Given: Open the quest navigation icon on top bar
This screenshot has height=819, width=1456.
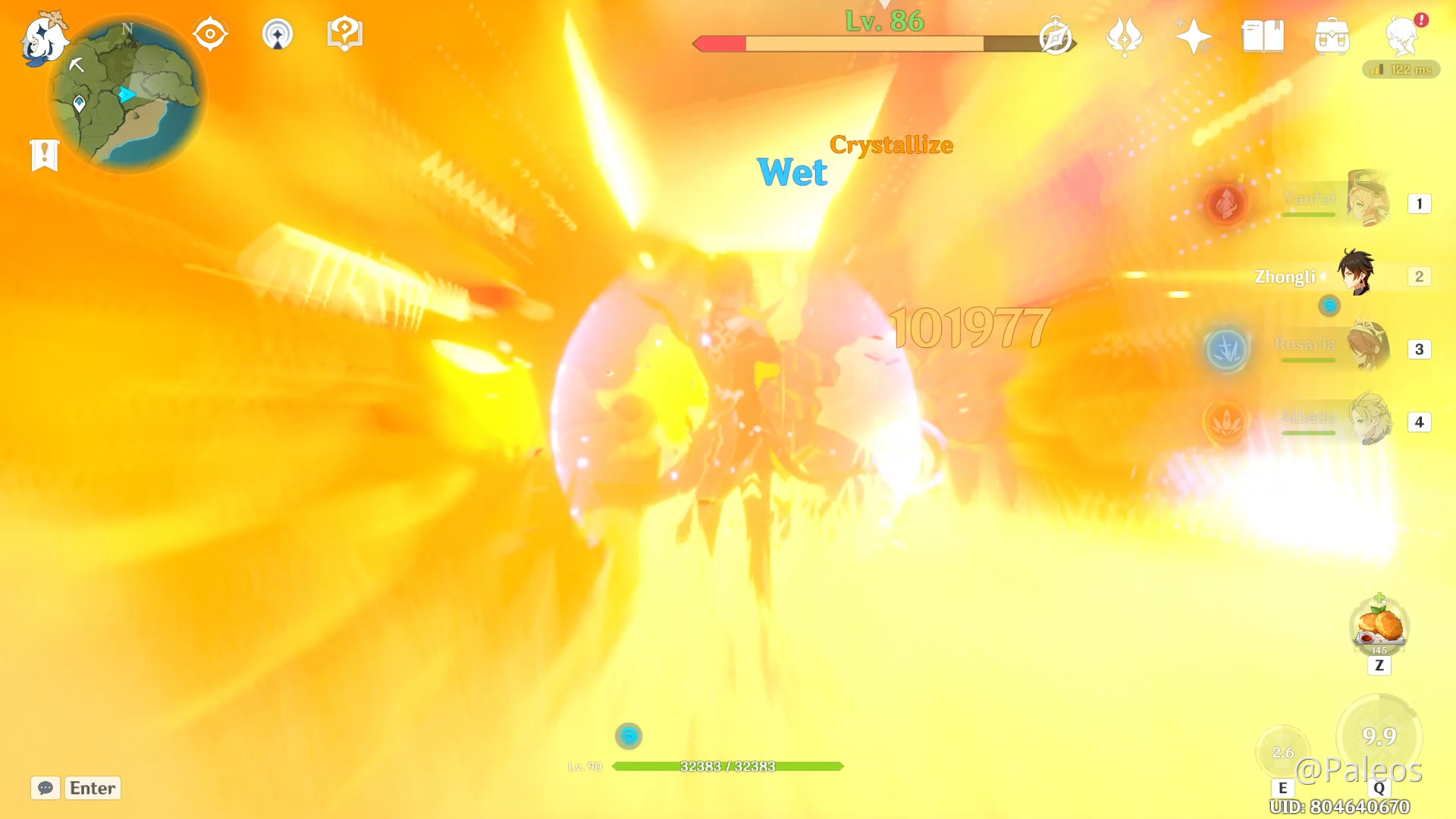Looking at the screenshot, I should pyautogui.click(x=345, y=32).
